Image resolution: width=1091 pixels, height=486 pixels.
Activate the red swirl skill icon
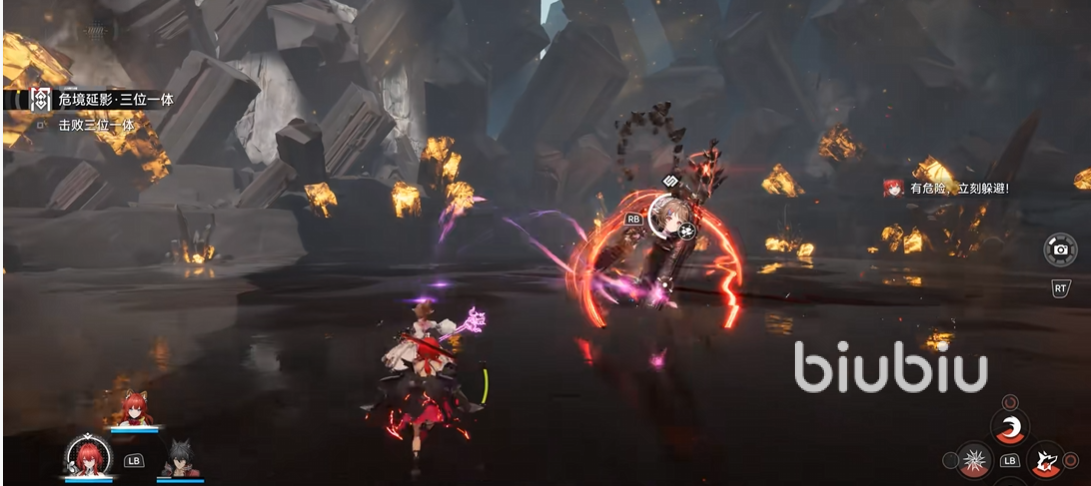pyautogui.click(x=1010, y=427)
